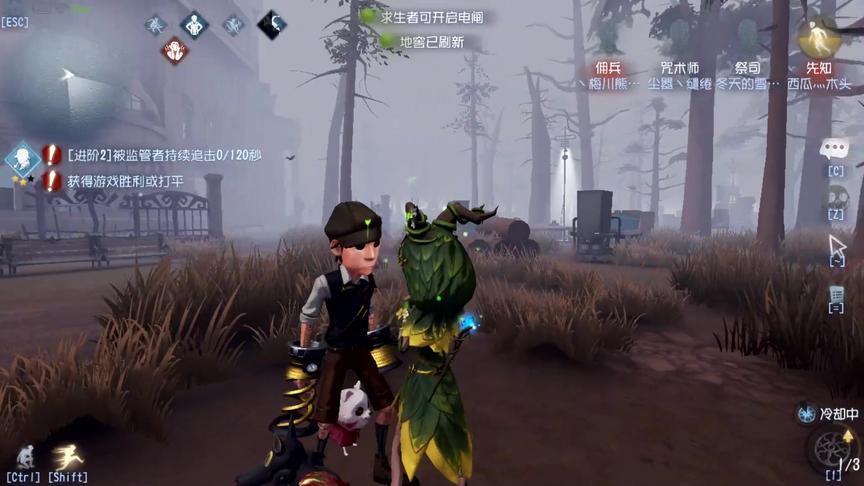Select the Mercenary (佣兵) teammate portrait
The width and height of the screenshot is (864, 486).
[x=608, y=38]
